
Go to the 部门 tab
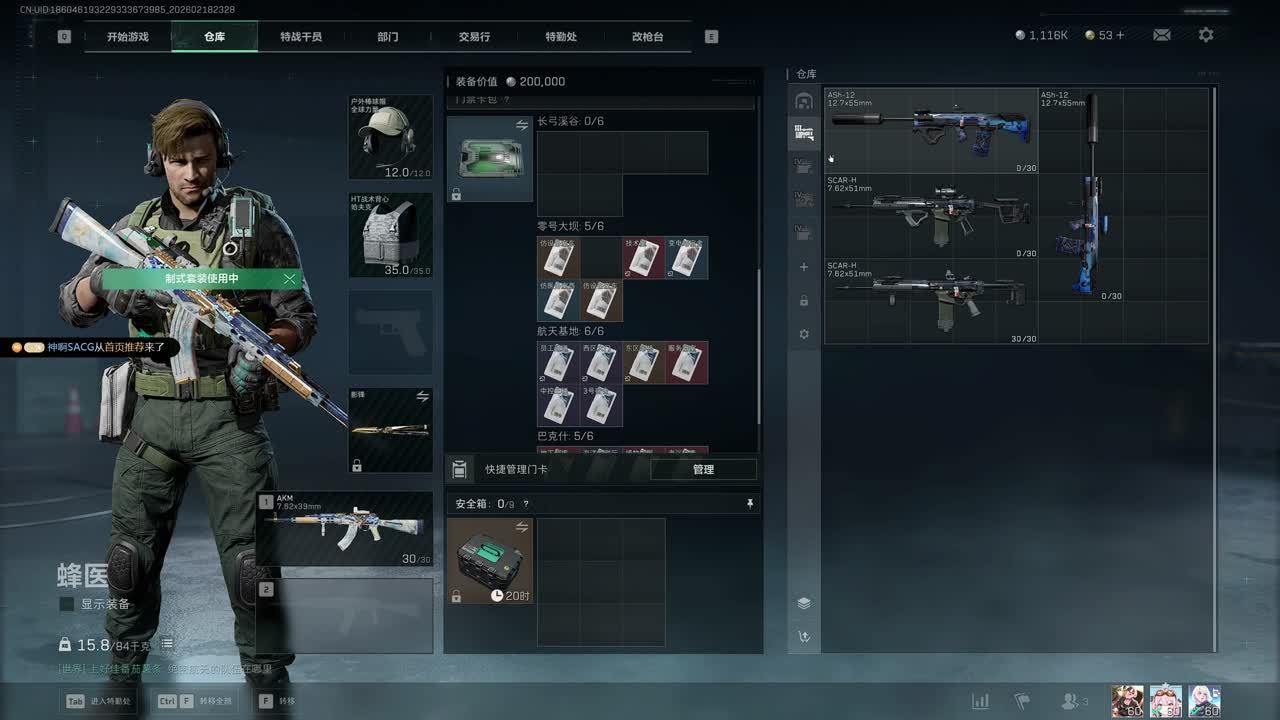point(388,37)
